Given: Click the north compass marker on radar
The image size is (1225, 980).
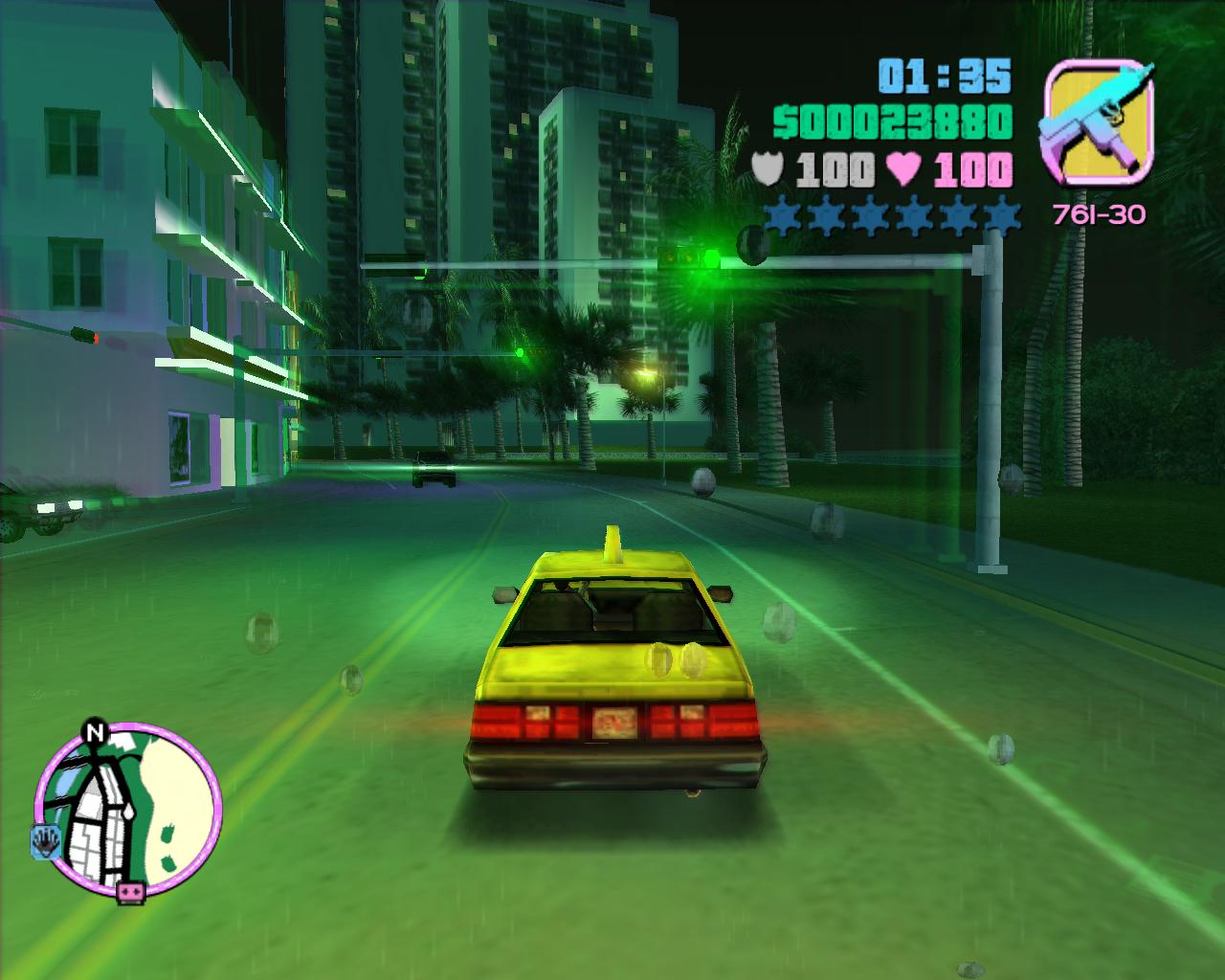Looking at the screenshot, I should (x=94, y=732).
